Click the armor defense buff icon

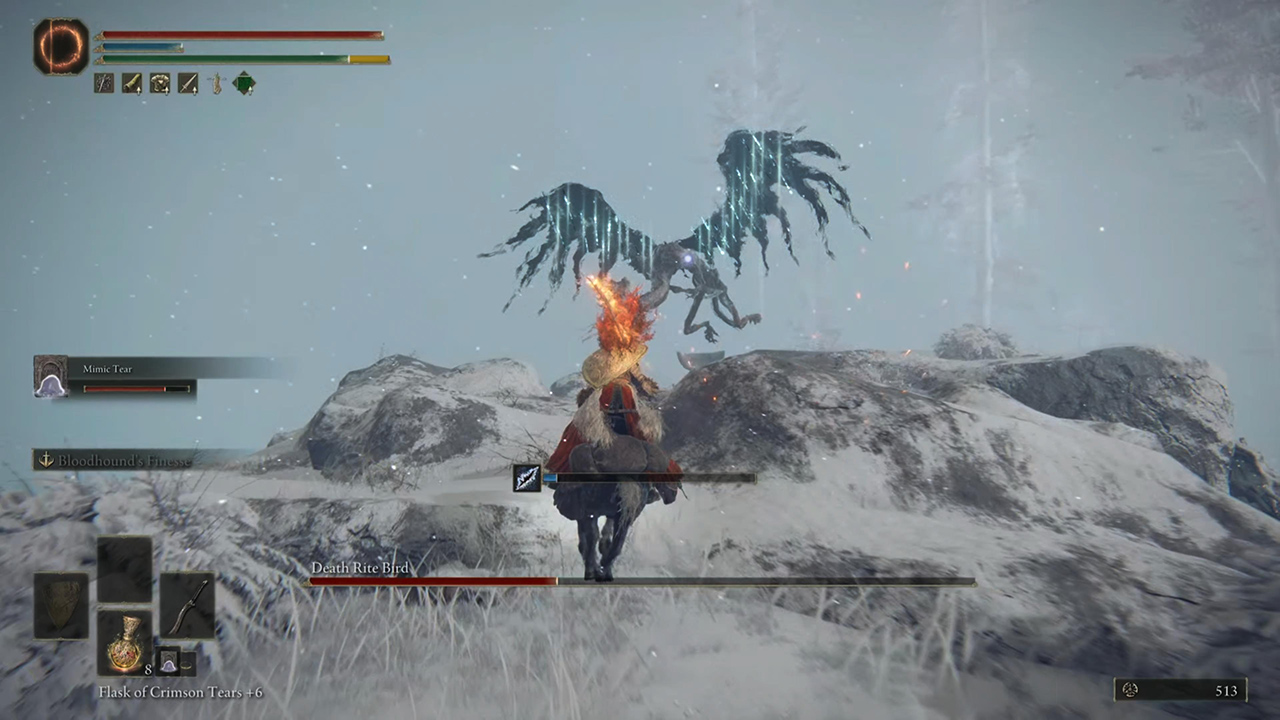point(159,84)
